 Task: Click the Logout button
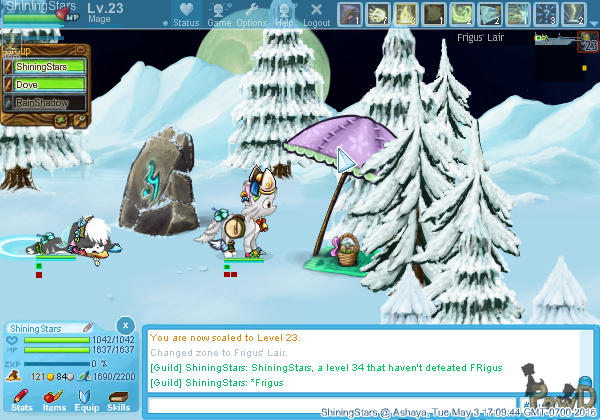pos(316,13)
